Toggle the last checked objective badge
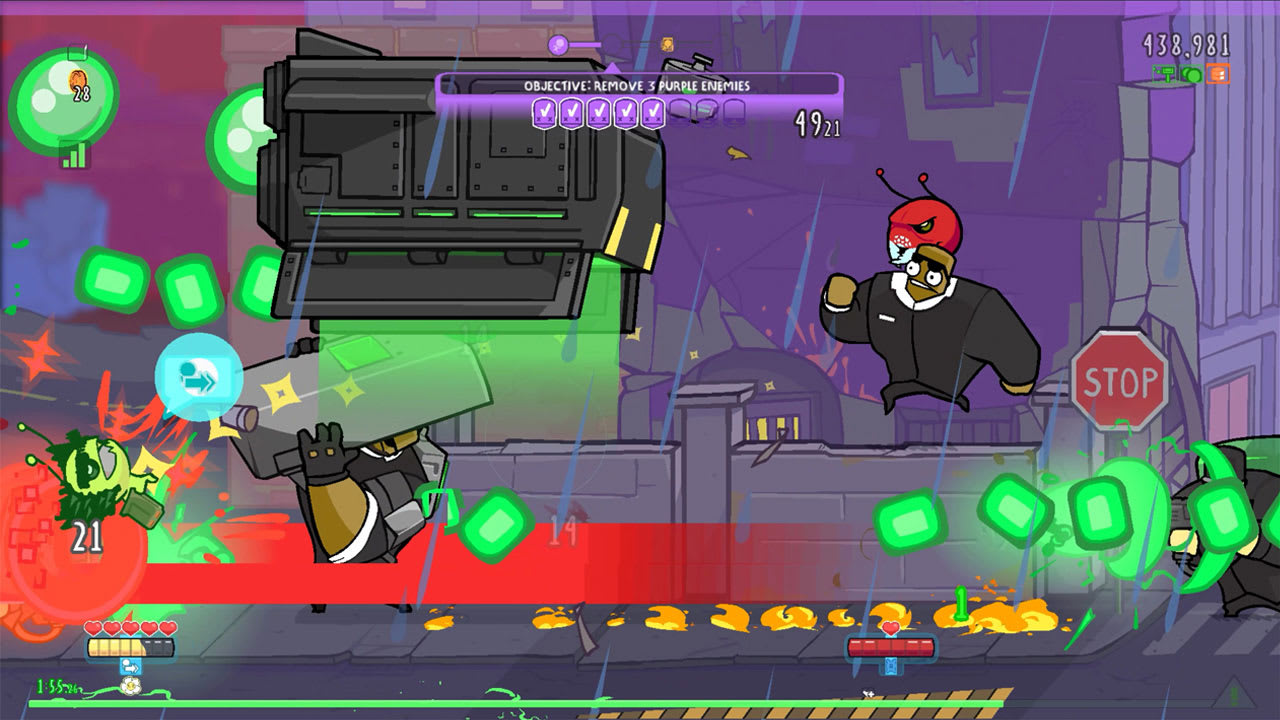 tap(655, 112)
